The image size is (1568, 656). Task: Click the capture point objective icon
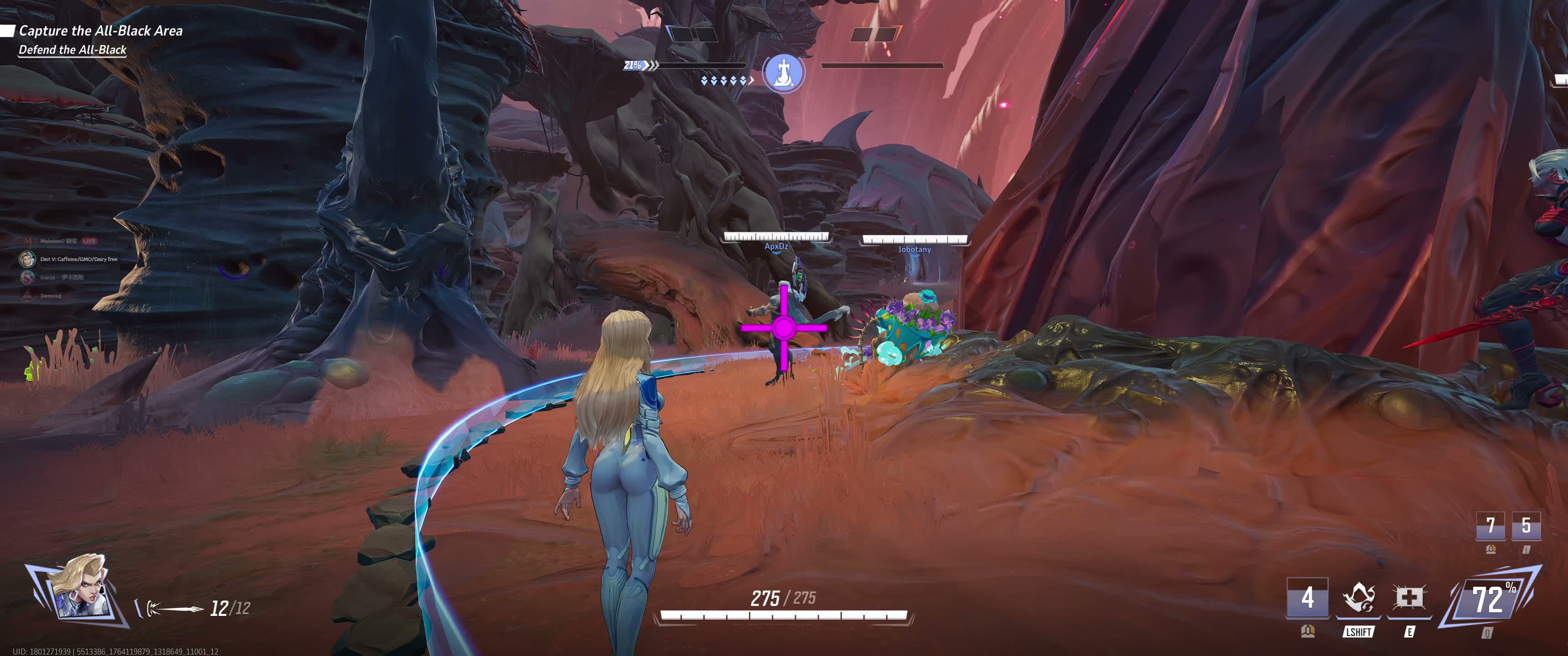(784, 72)
